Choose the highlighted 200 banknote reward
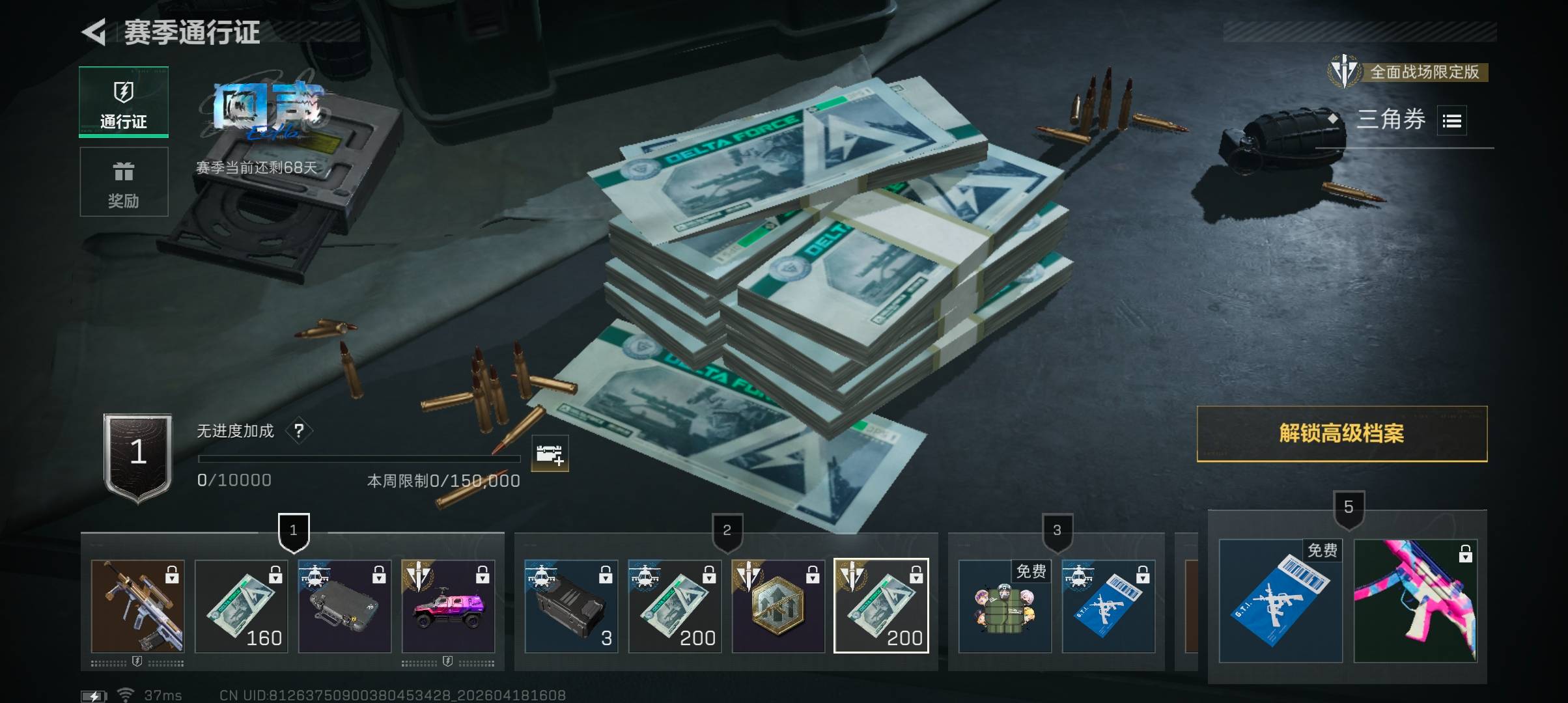This screenshot has width=1568, height=703. [881, 606]
